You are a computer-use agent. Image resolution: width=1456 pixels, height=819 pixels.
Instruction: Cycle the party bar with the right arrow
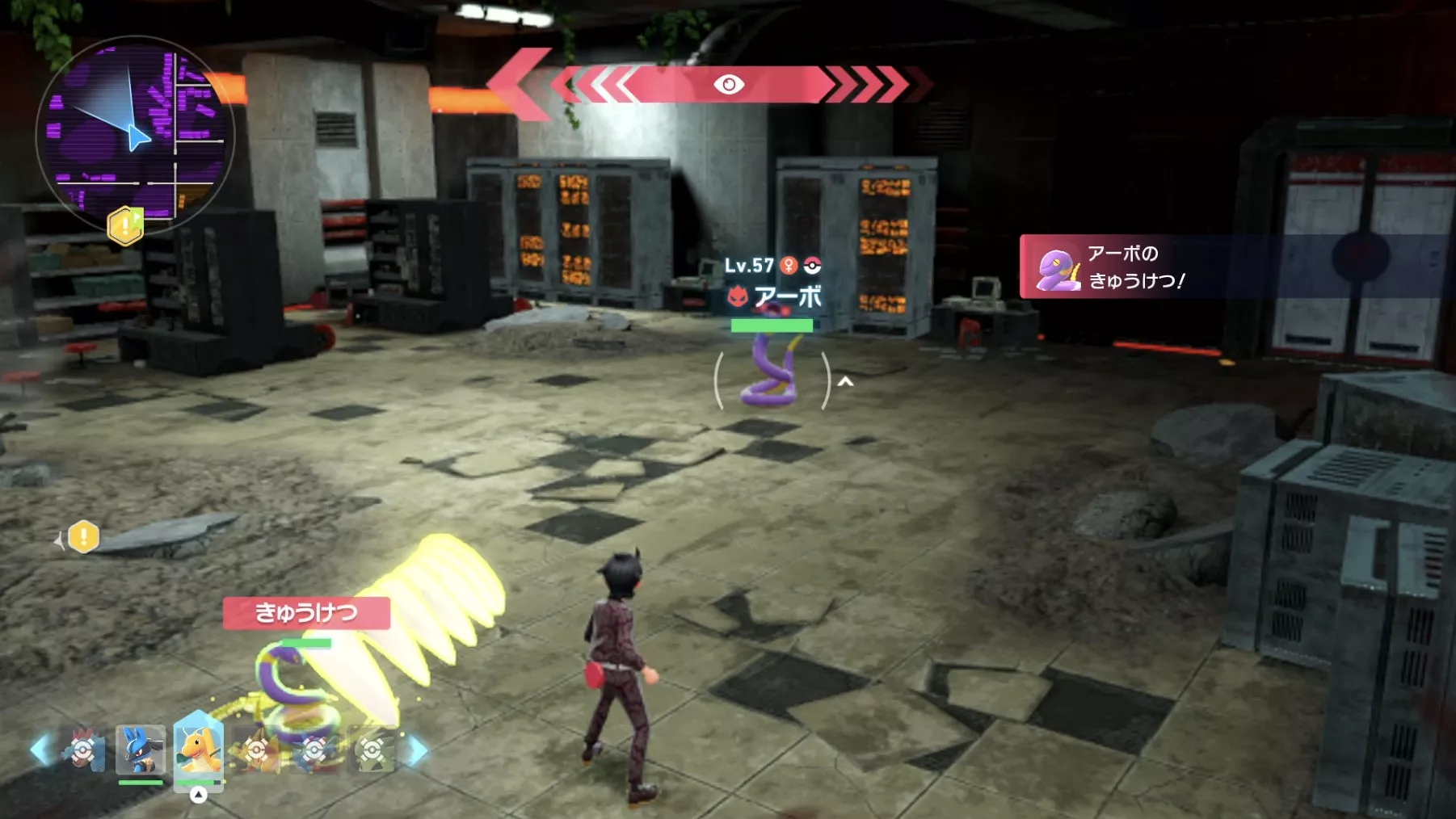pos(417,750)
